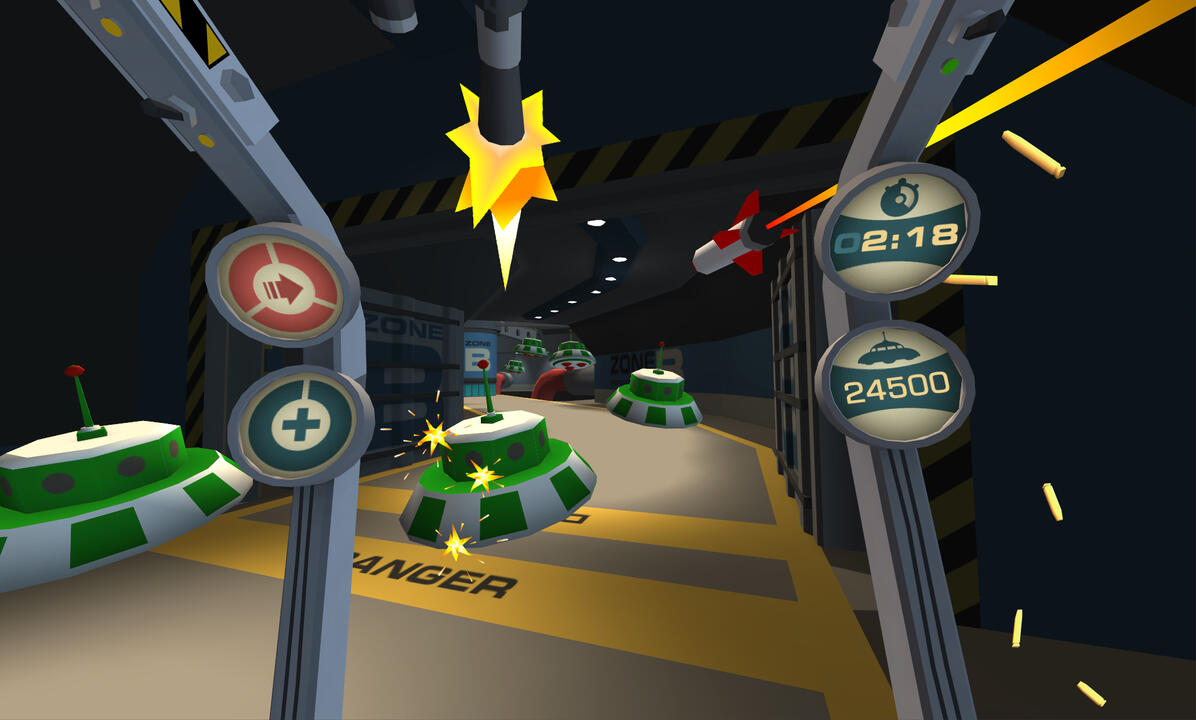Select the teal plus health button
This screenshot has width=1196, height=720.
[298, 426]
